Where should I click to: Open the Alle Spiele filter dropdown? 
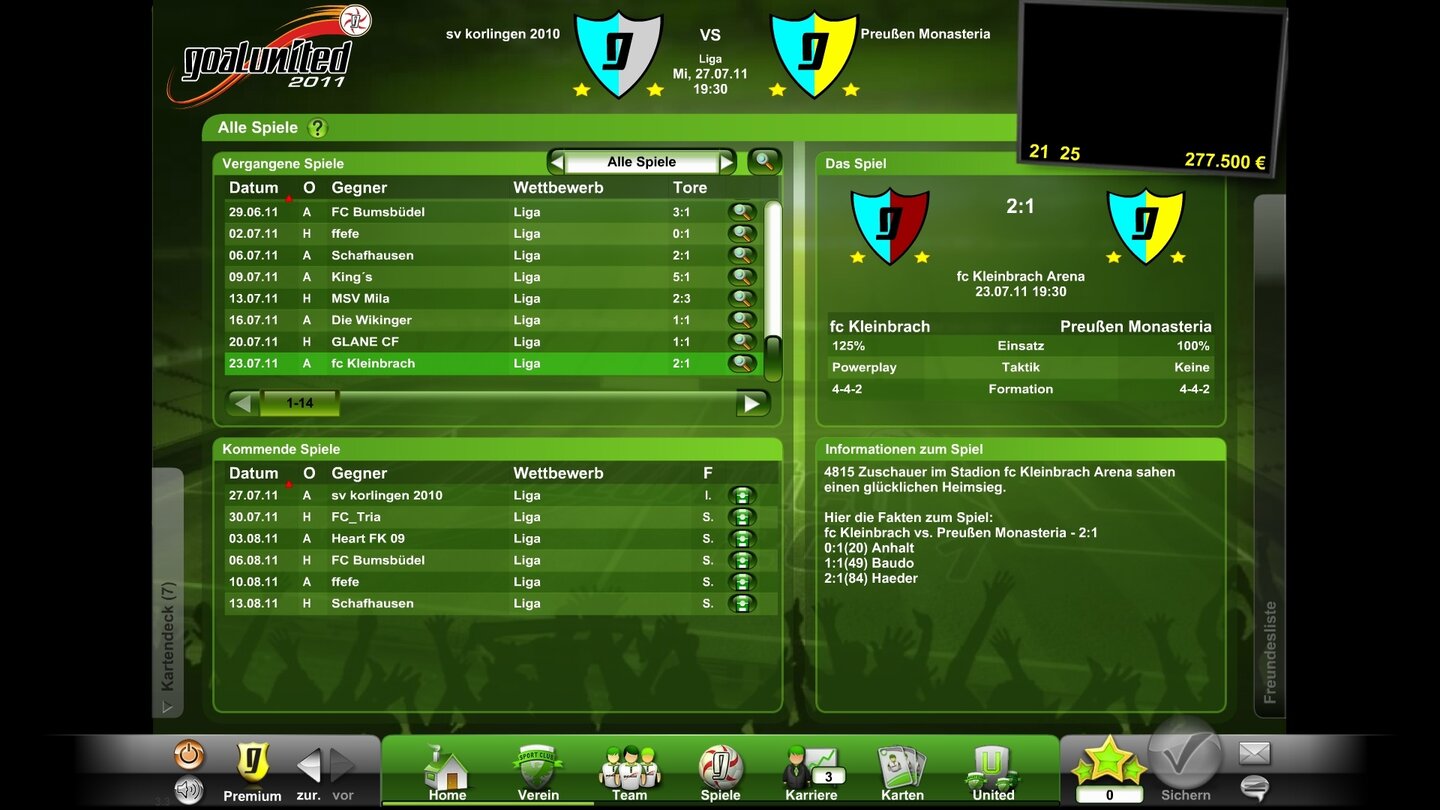641,161
